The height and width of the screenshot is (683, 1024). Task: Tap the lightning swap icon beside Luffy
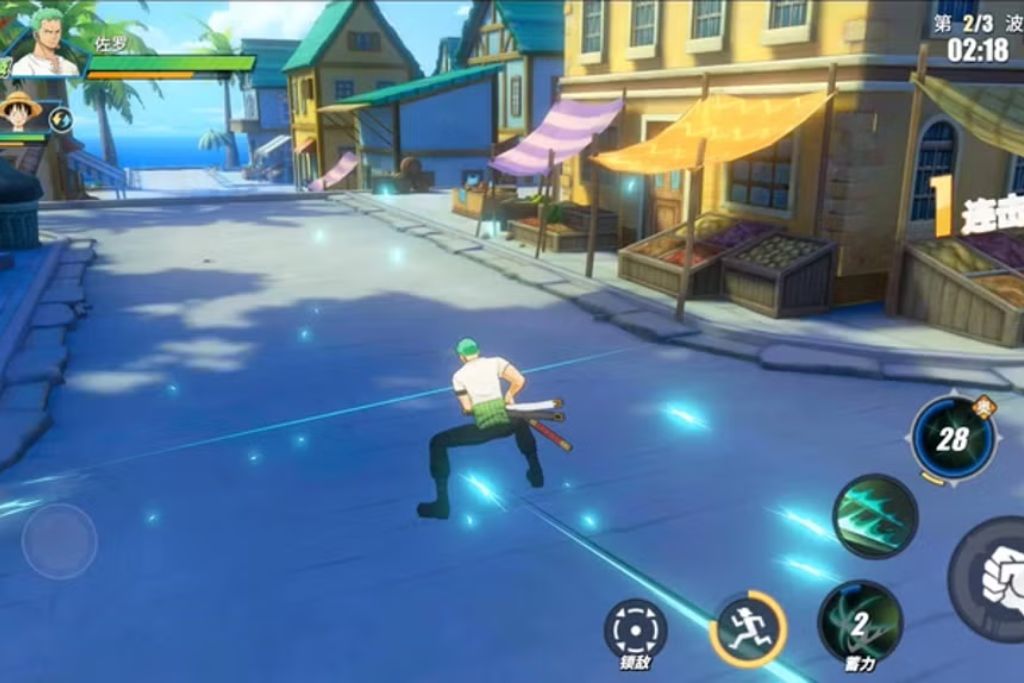61,120
